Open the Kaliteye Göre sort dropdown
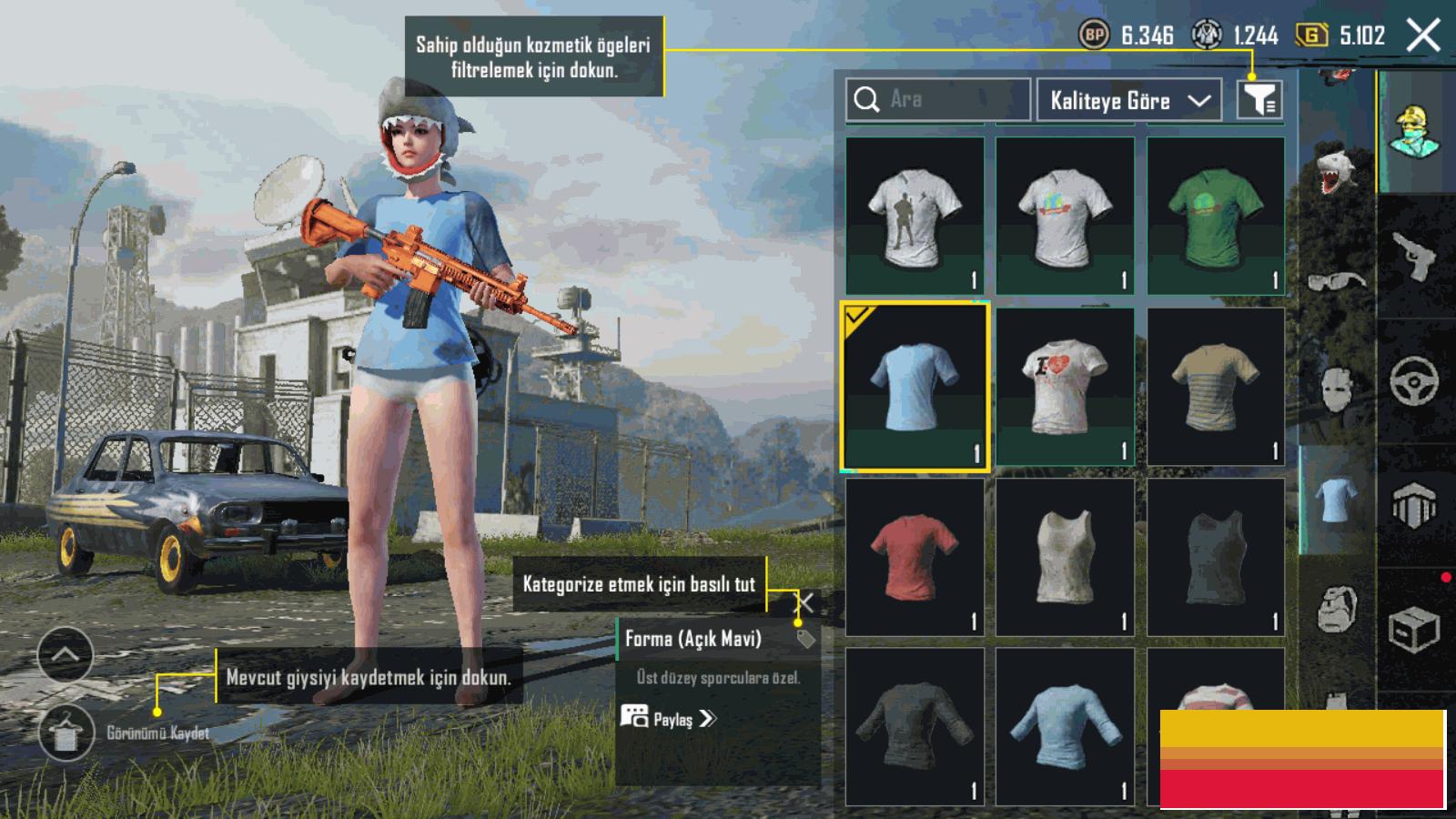 pos(1129,100)
